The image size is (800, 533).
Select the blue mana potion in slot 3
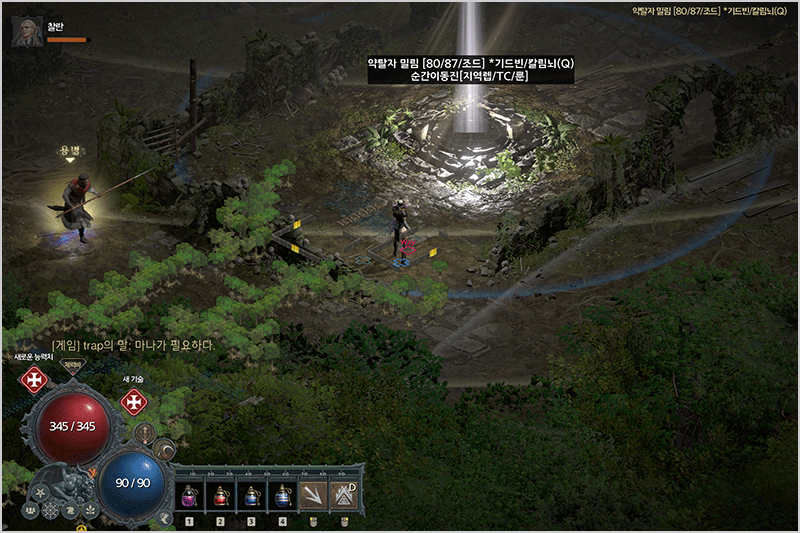point(251,495)
